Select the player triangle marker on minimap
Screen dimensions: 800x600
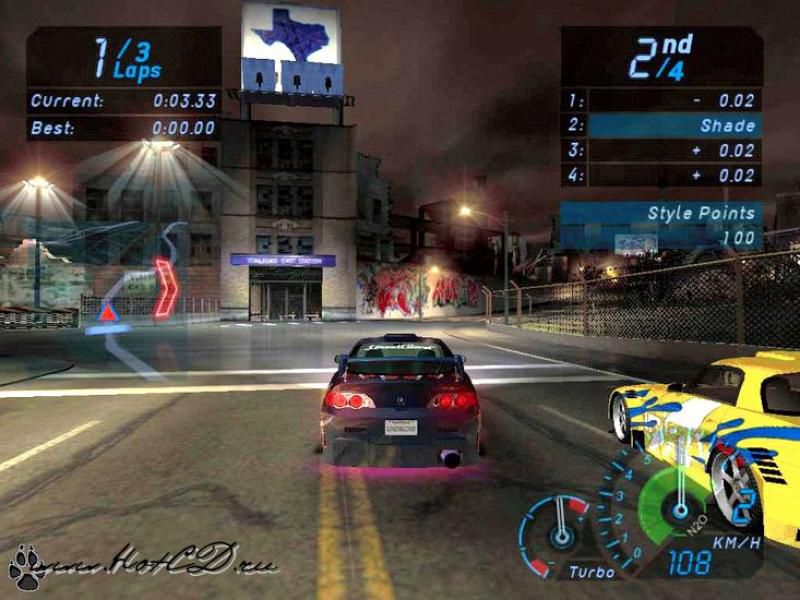pos(107,313)
